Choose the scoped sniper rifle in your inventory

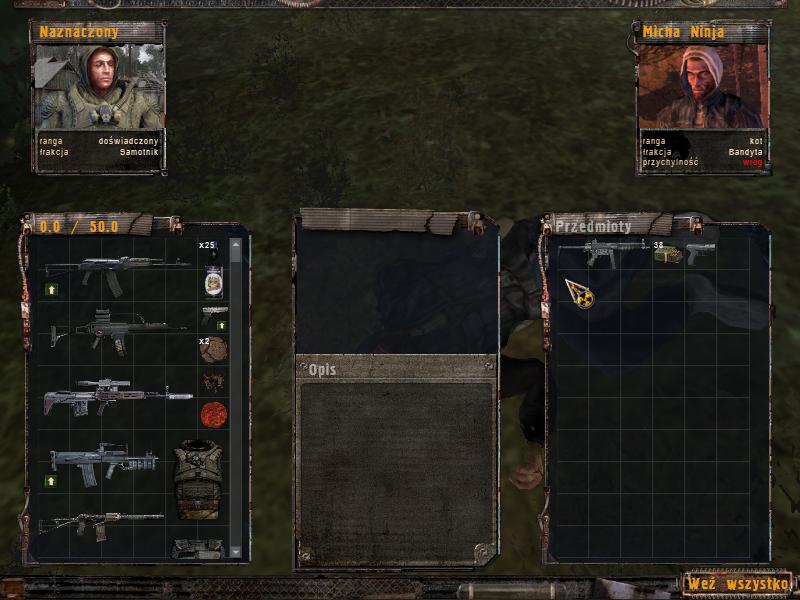pos(116,394)
